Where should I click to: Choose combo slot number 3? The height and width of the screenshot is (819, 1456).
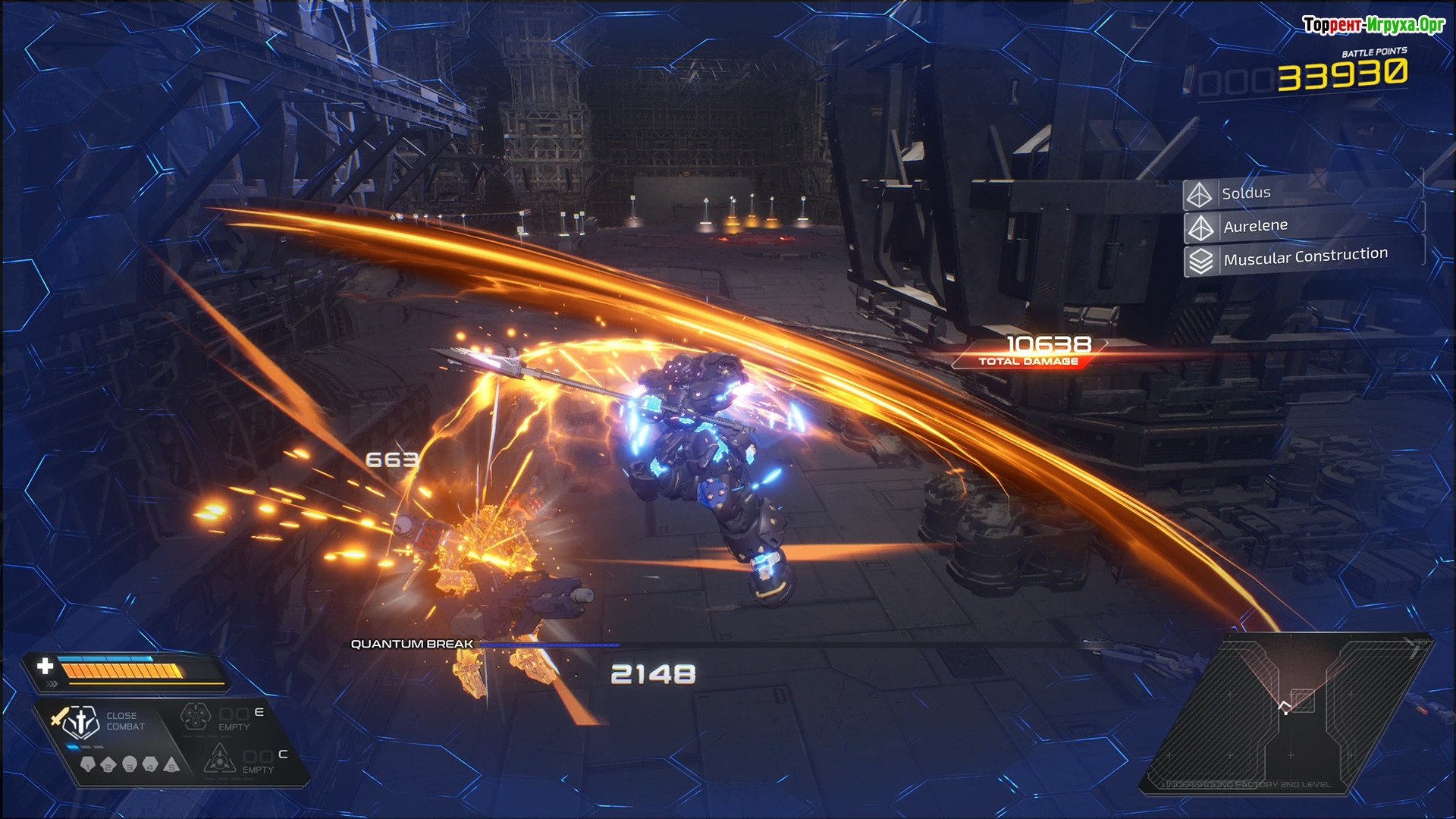(130, 764)
